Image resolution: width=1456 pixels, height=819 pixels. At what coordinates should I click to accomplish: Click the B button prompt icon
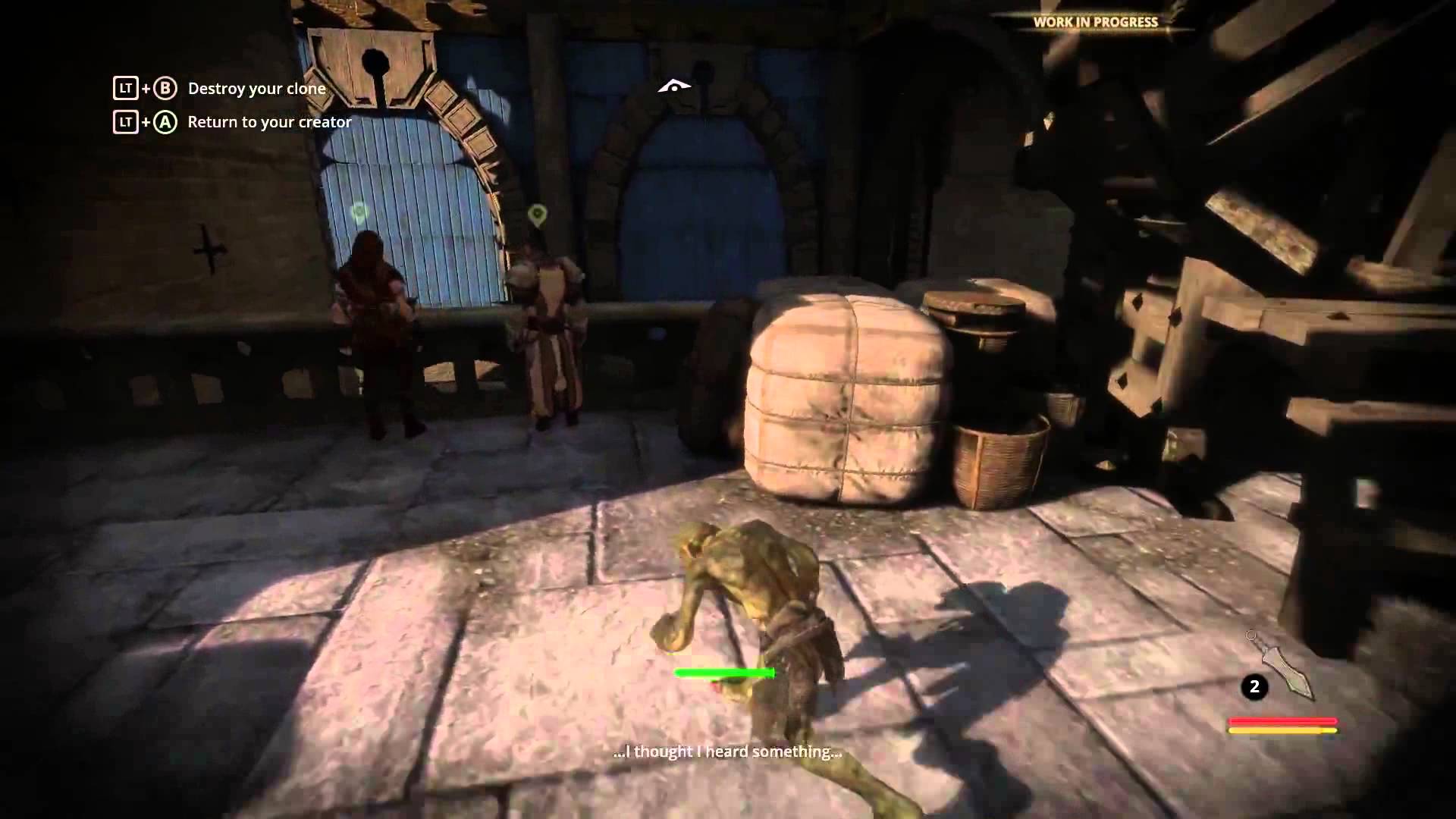click(x=165, y=89)
